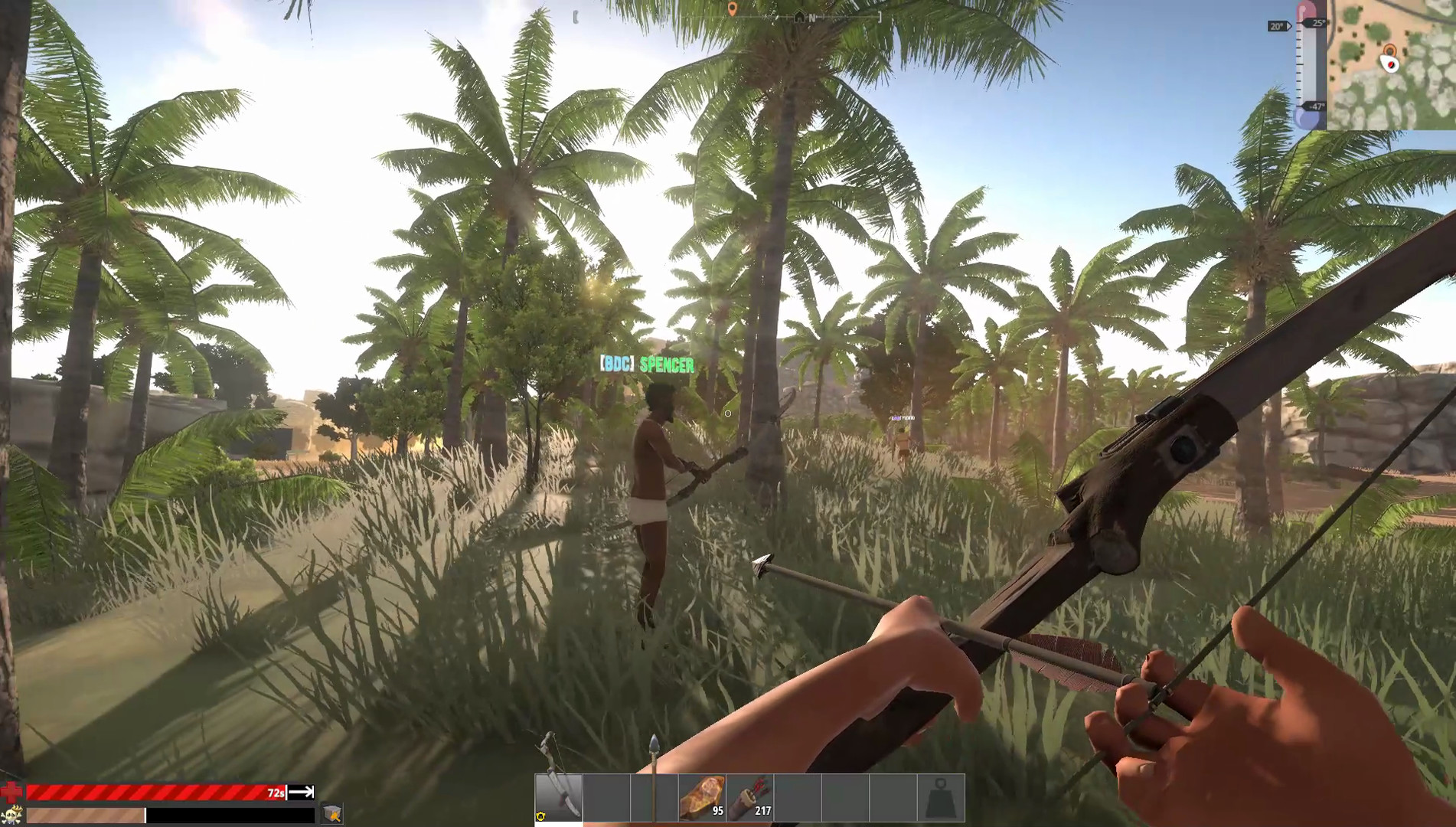The image size is (1456, 827).
Task: Select the hunting bow in hotbar slot one
Action: pos(559,796)
